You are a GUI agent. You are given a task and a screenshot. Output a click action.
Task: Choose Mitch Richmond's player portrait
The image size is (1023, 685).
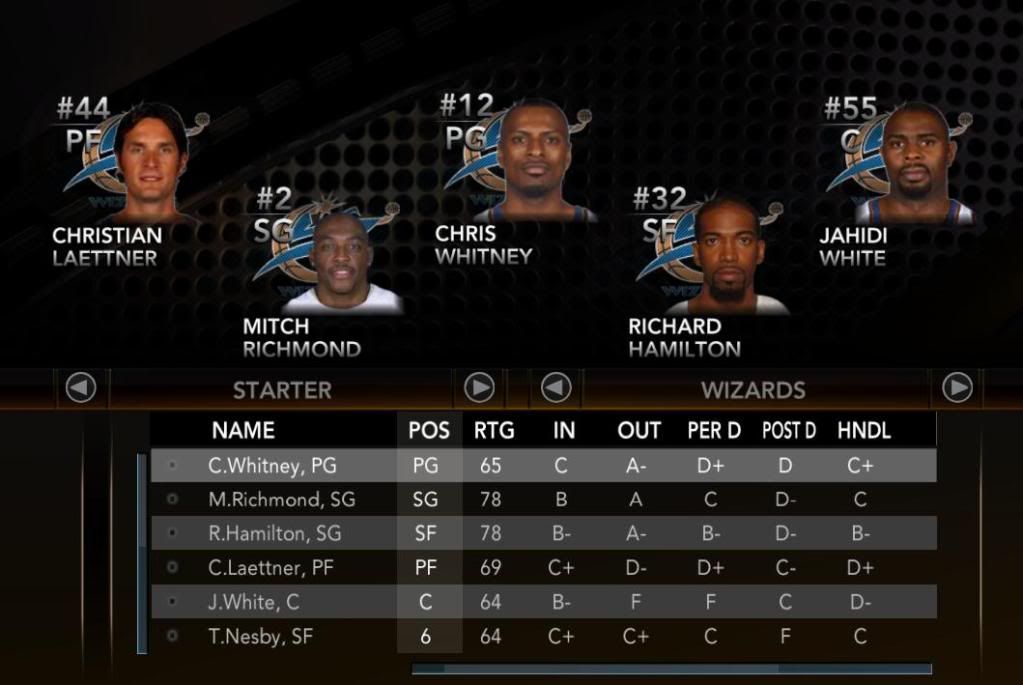pos(341,262)
